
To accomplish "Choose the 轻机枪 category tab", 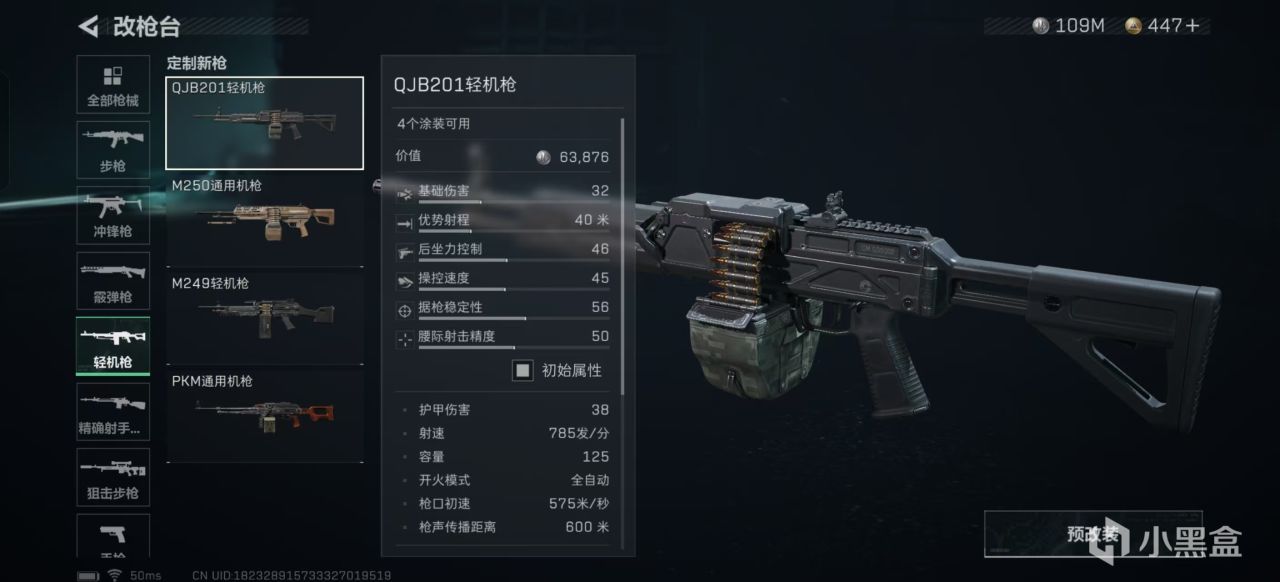I will 113,346.
